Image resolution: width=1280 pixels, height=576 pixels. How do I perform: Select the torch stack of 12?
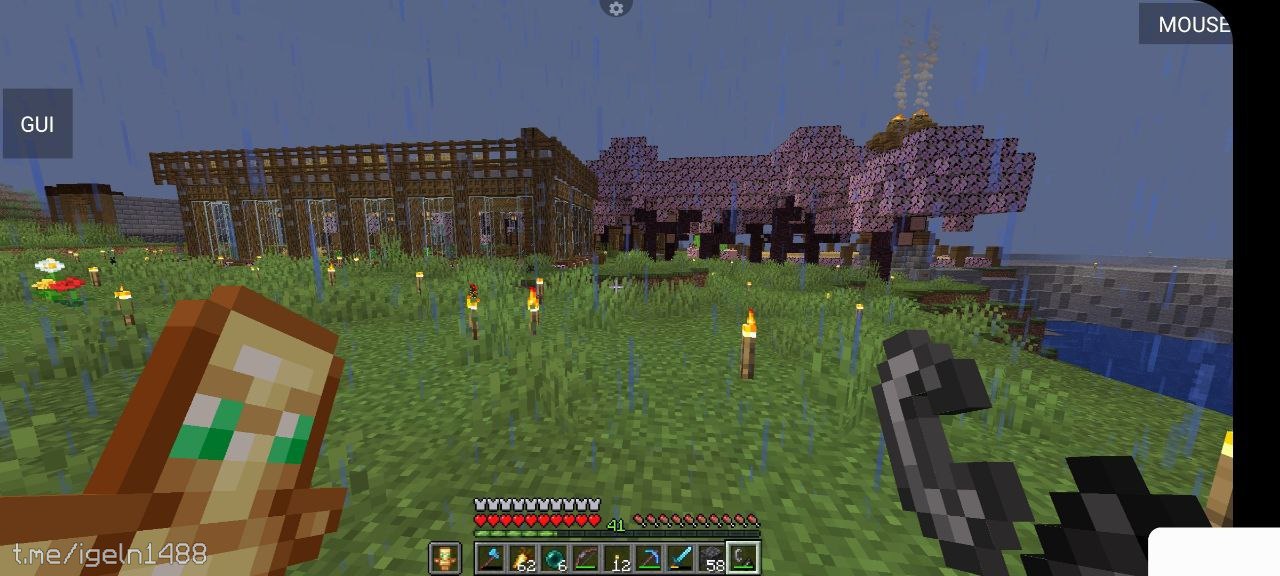(617, 558)
